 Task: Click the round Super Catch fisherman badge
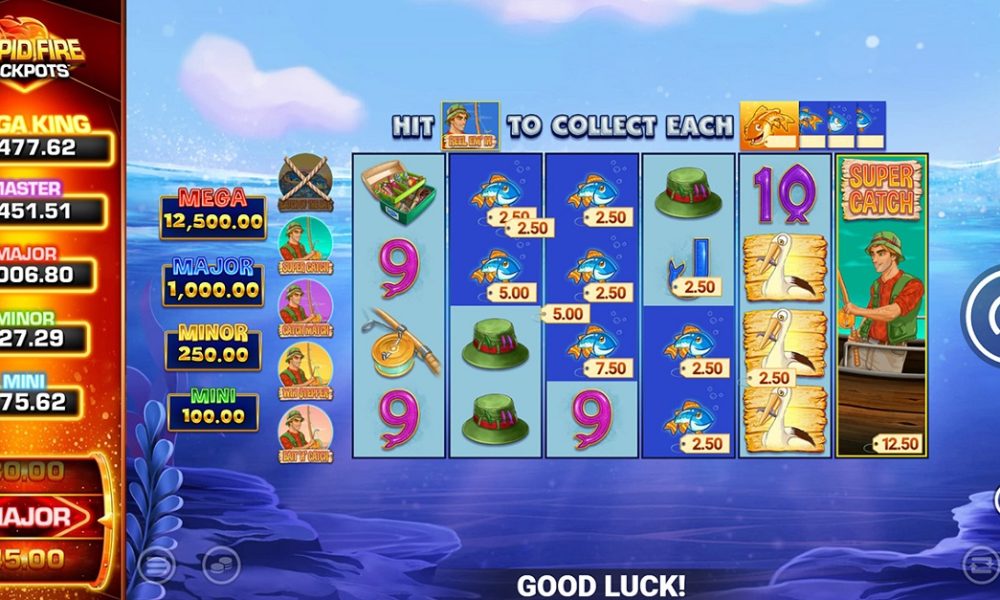[305, 245]
